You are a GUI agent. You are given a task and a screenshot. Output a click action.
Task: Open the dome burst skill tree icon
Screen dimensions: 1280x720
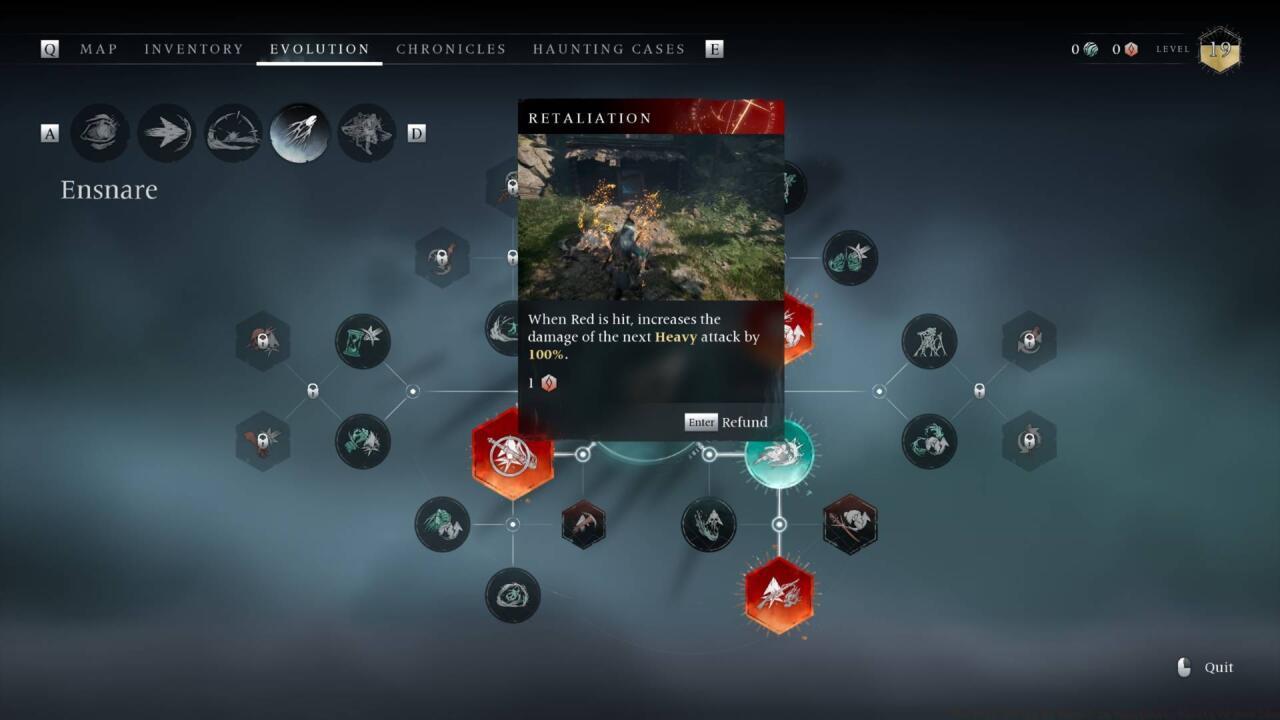pyautogui.click(x=233, y=133)
